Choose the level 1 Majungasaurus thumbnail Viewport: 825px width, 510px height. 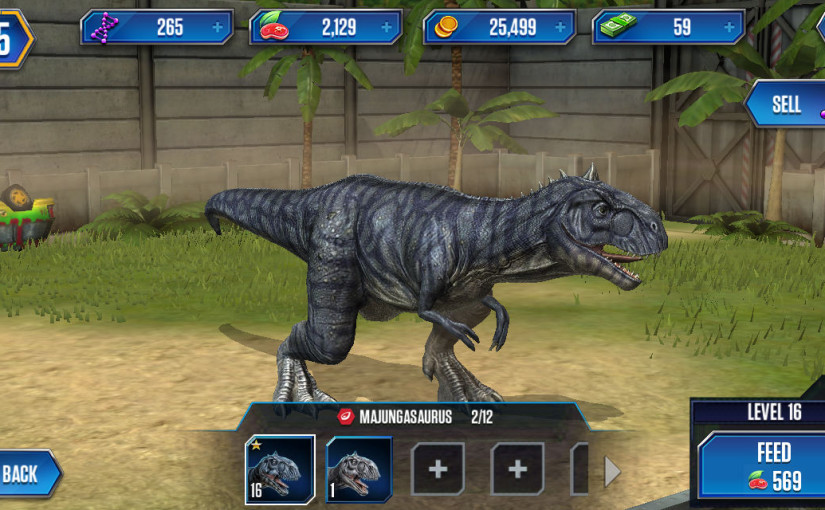pos(359,468)
